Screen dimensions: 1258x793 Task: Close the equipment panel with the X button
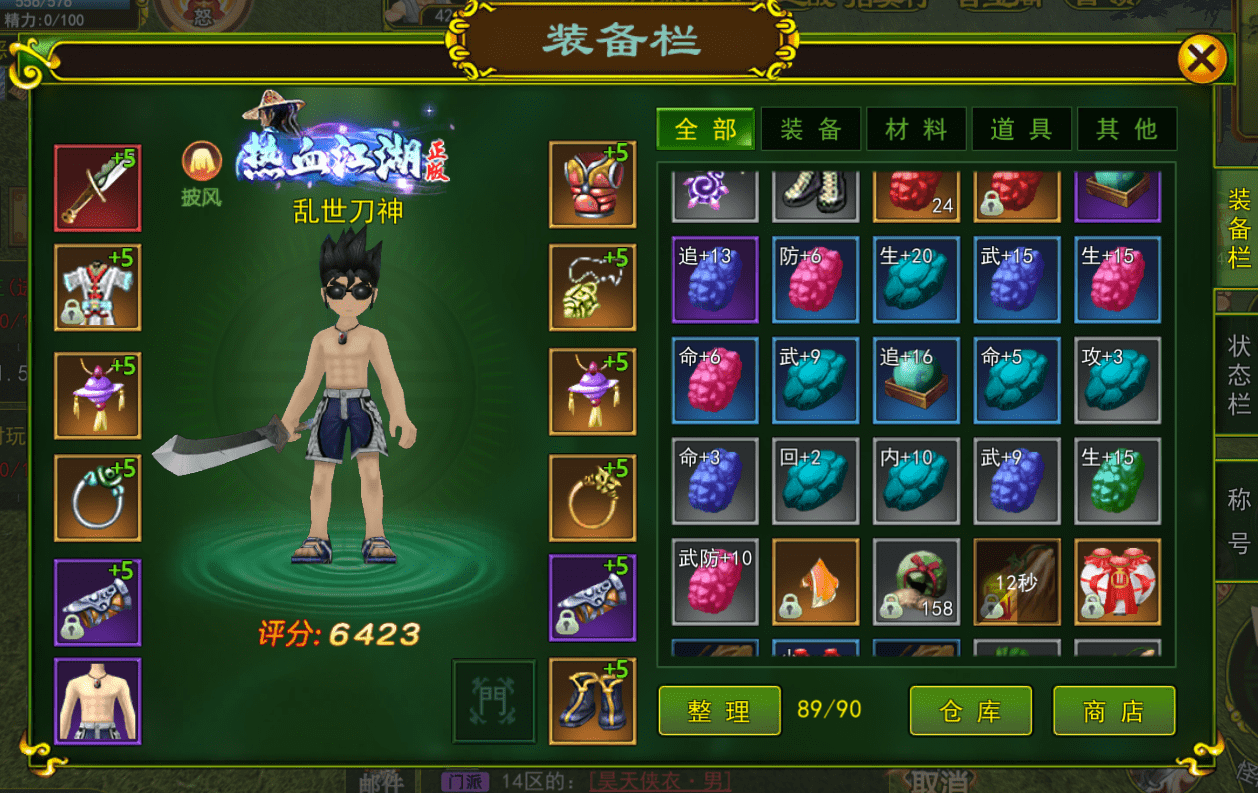click(x=1201, y=61)
